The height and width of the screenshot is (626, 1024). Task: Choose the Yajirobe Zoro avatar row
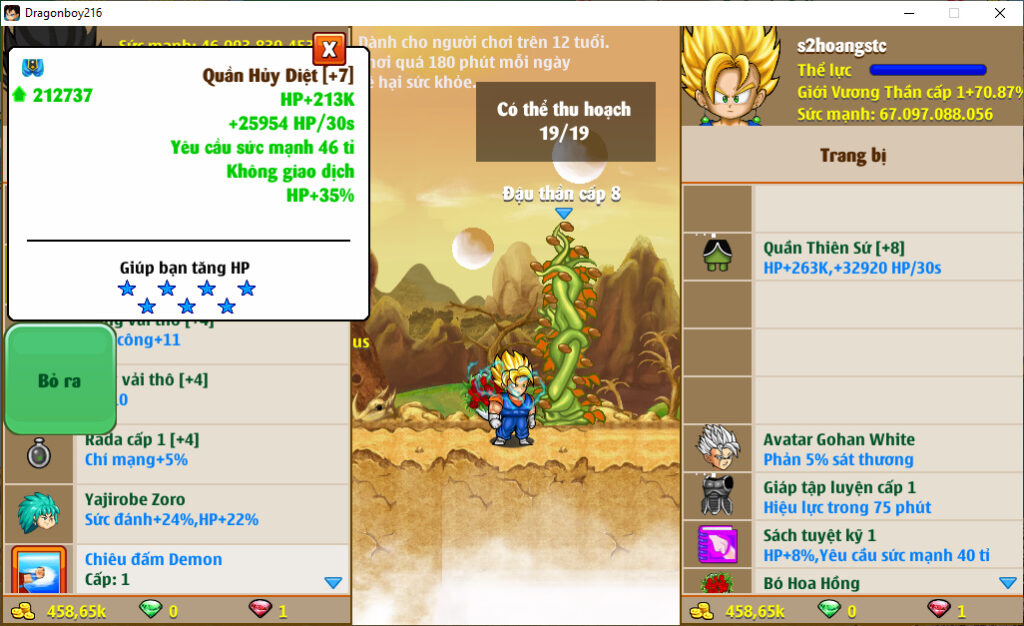pos(176,509)
